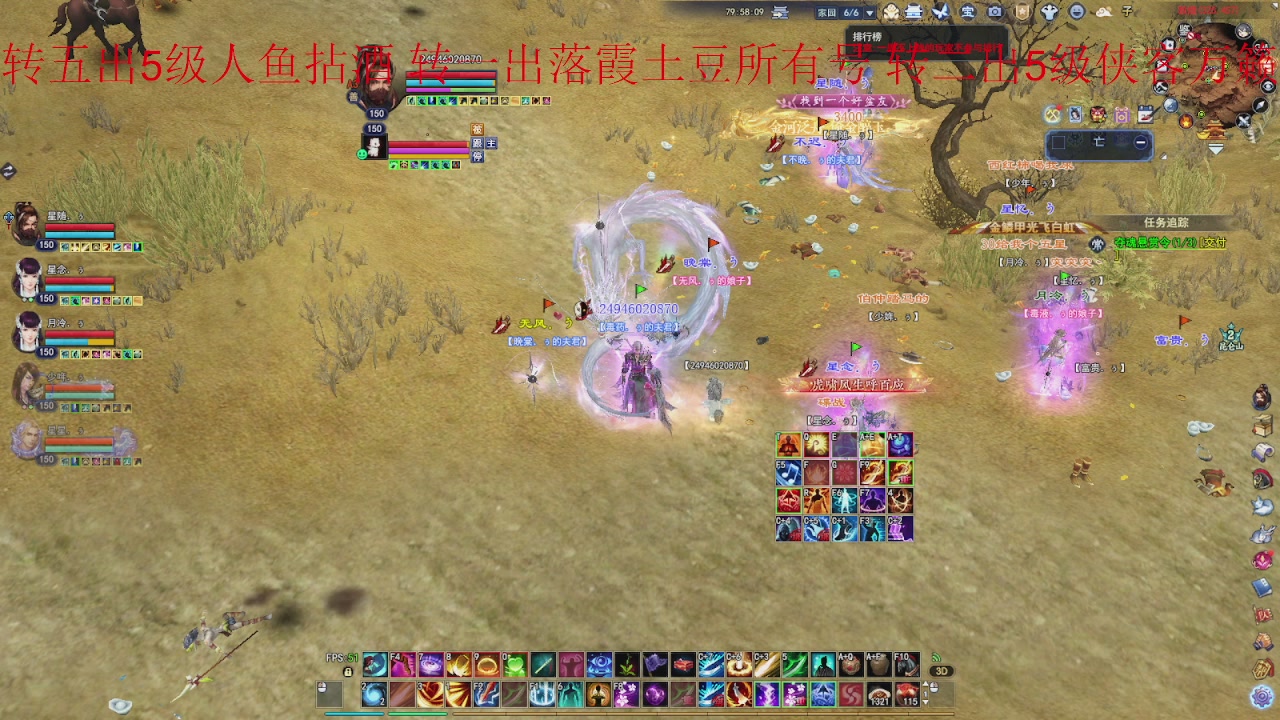
Task: Toggle the green broadcast signal icon near hotbar
Action: 937,657
